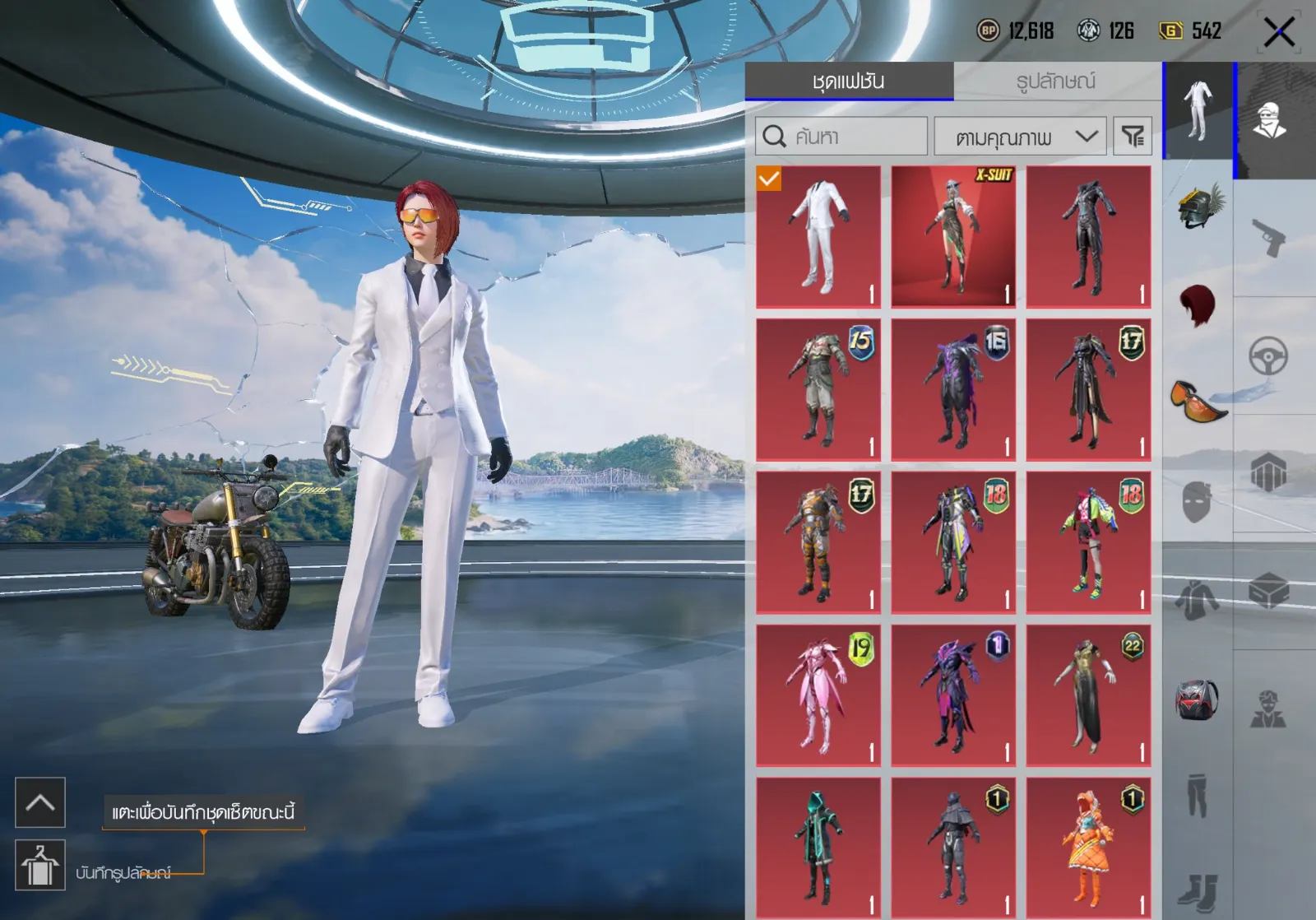Switch to the ชุดแฟชัน tab
The width and height of the screenshot is (1316, 920).
click(848, 81)
